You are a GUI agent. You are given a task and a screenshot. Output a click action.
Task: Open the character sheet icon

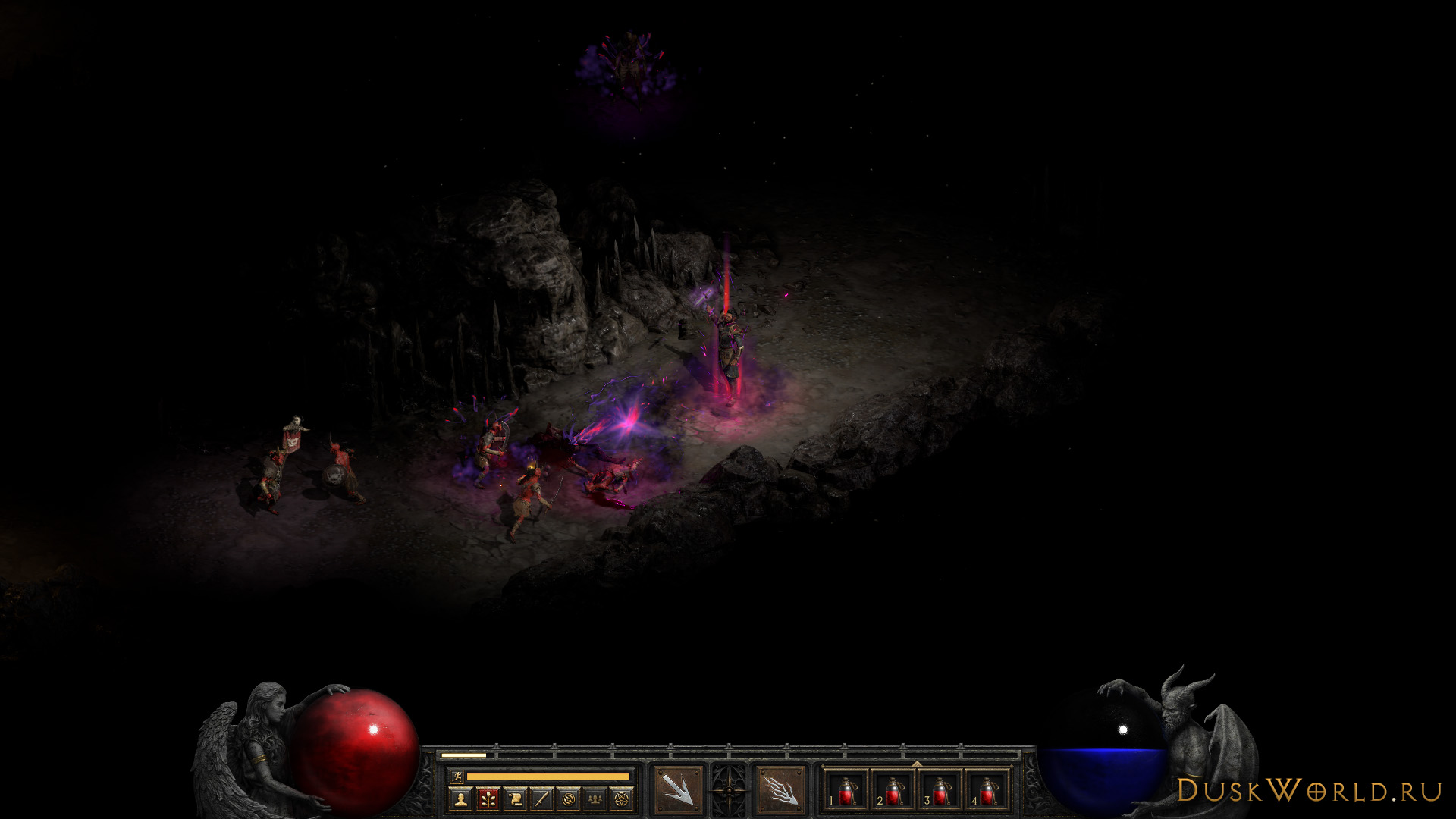pos(460,799)
